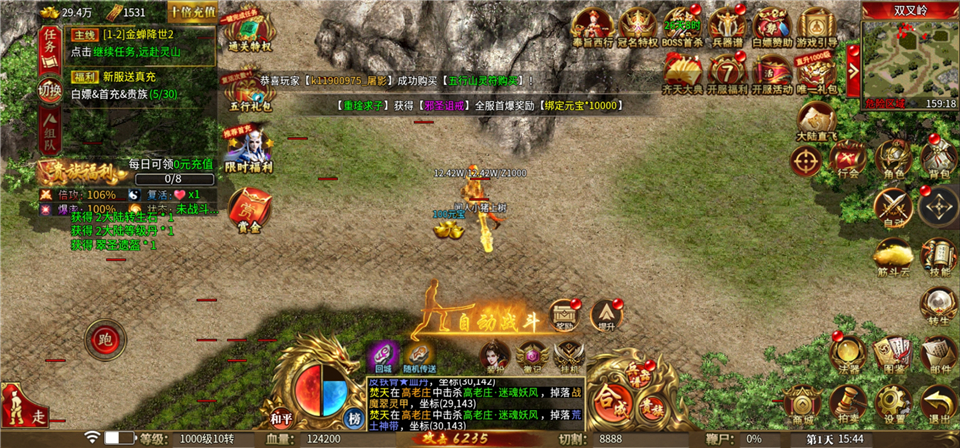
Task: Open the 限时福利 limited-time benefits icon
Action: [x=248, y=150]
